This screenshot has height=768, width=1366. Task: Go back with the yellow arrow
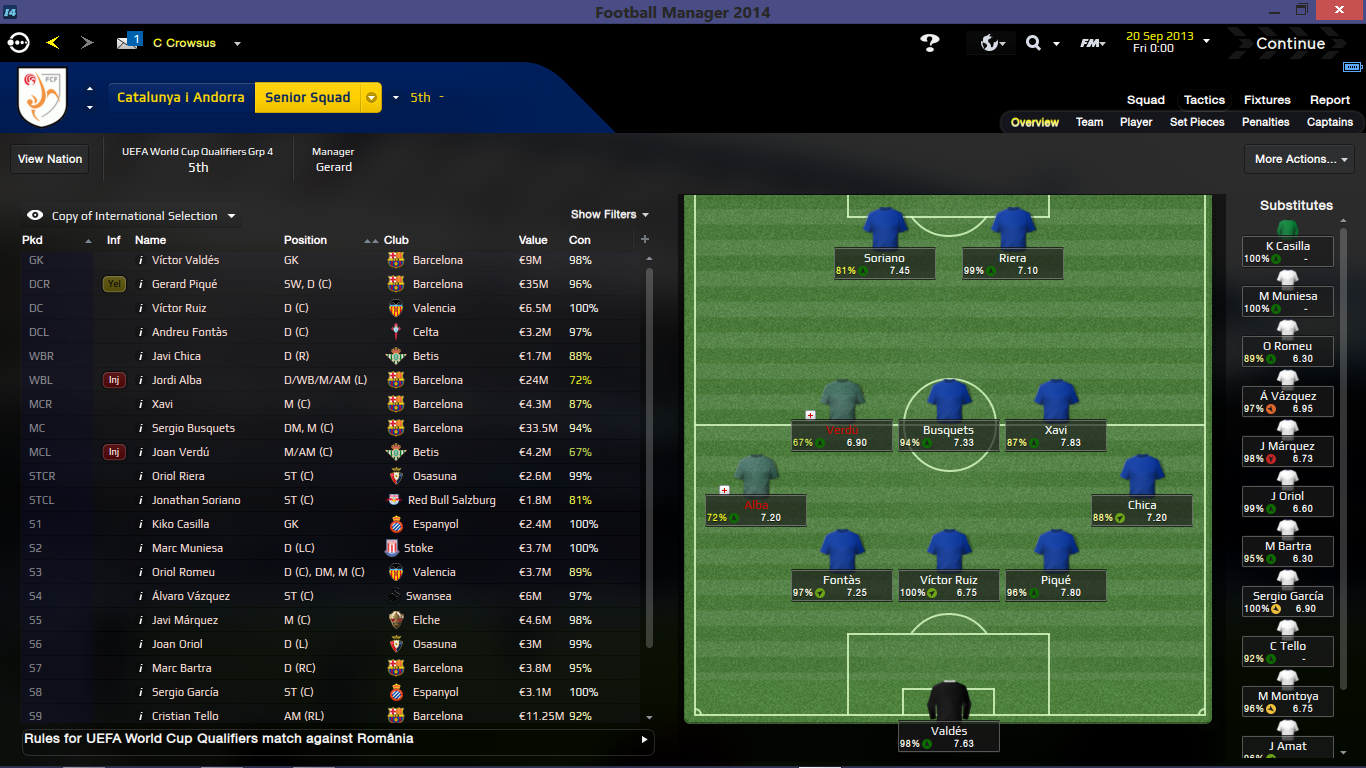pyautogui.click(x=53, y=43)
